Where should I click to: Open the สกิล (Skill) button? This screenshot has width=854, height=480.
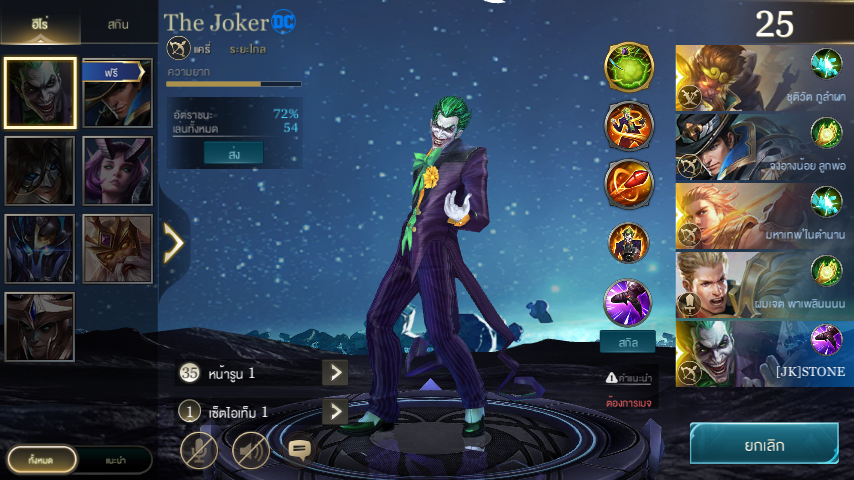click(628, 342)
